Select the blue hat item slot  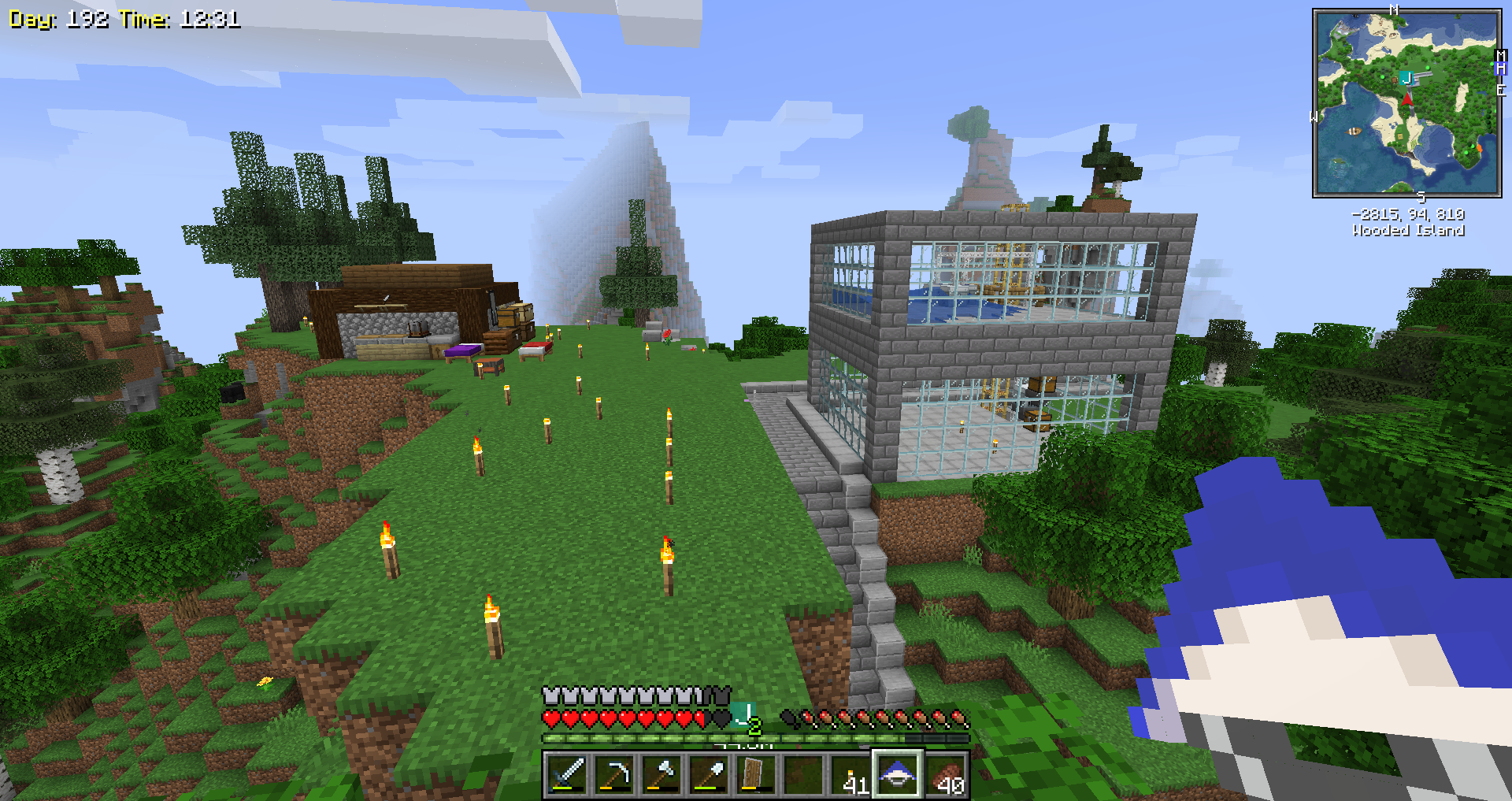[897, 774]
